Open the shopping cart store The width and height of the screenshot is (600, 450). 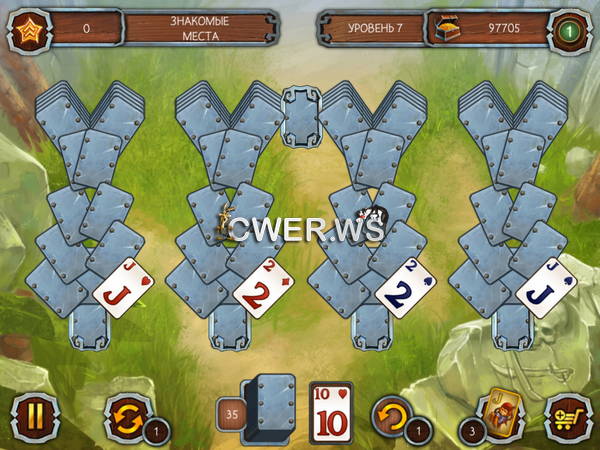coord(565,412)
